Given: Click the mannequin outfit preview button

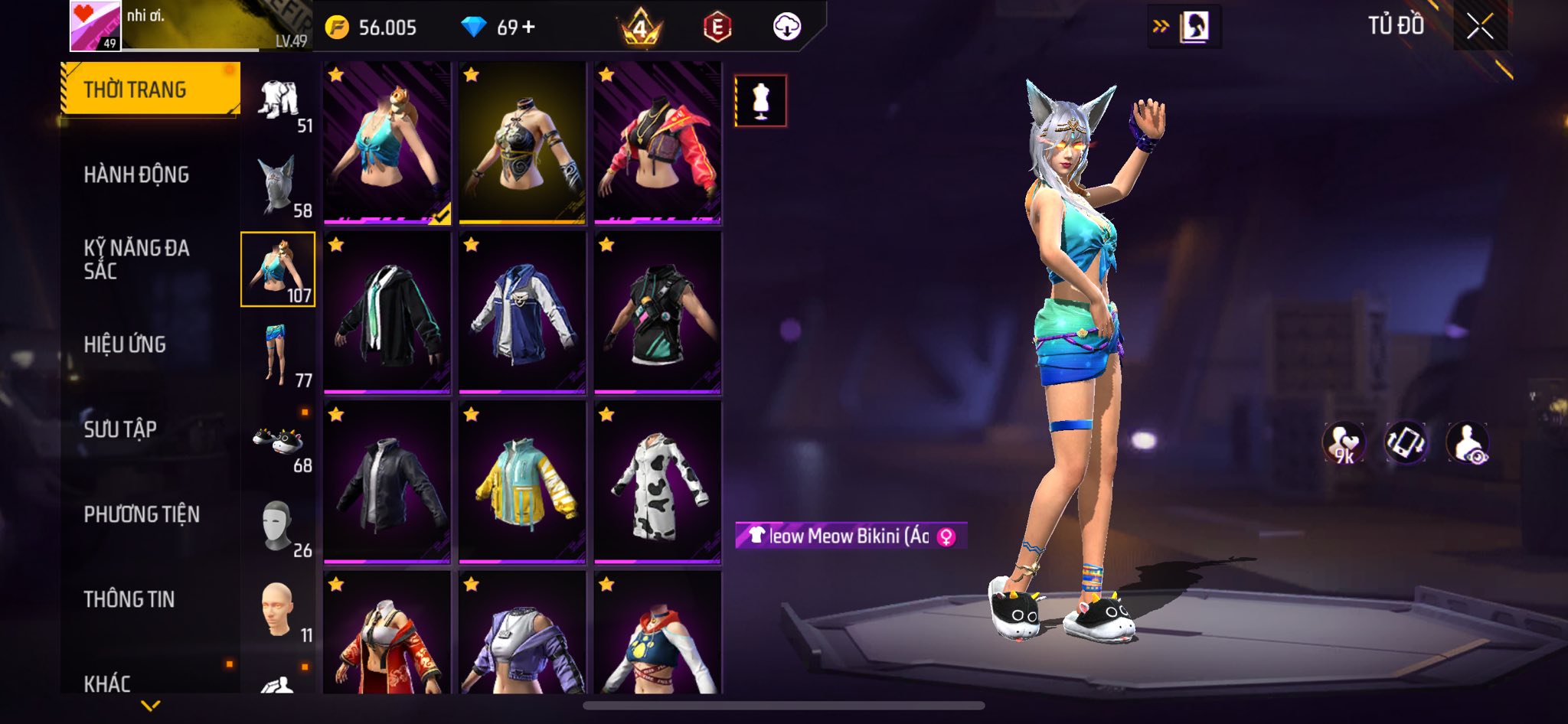Looking at the screenshot, I should coord(760,100).
